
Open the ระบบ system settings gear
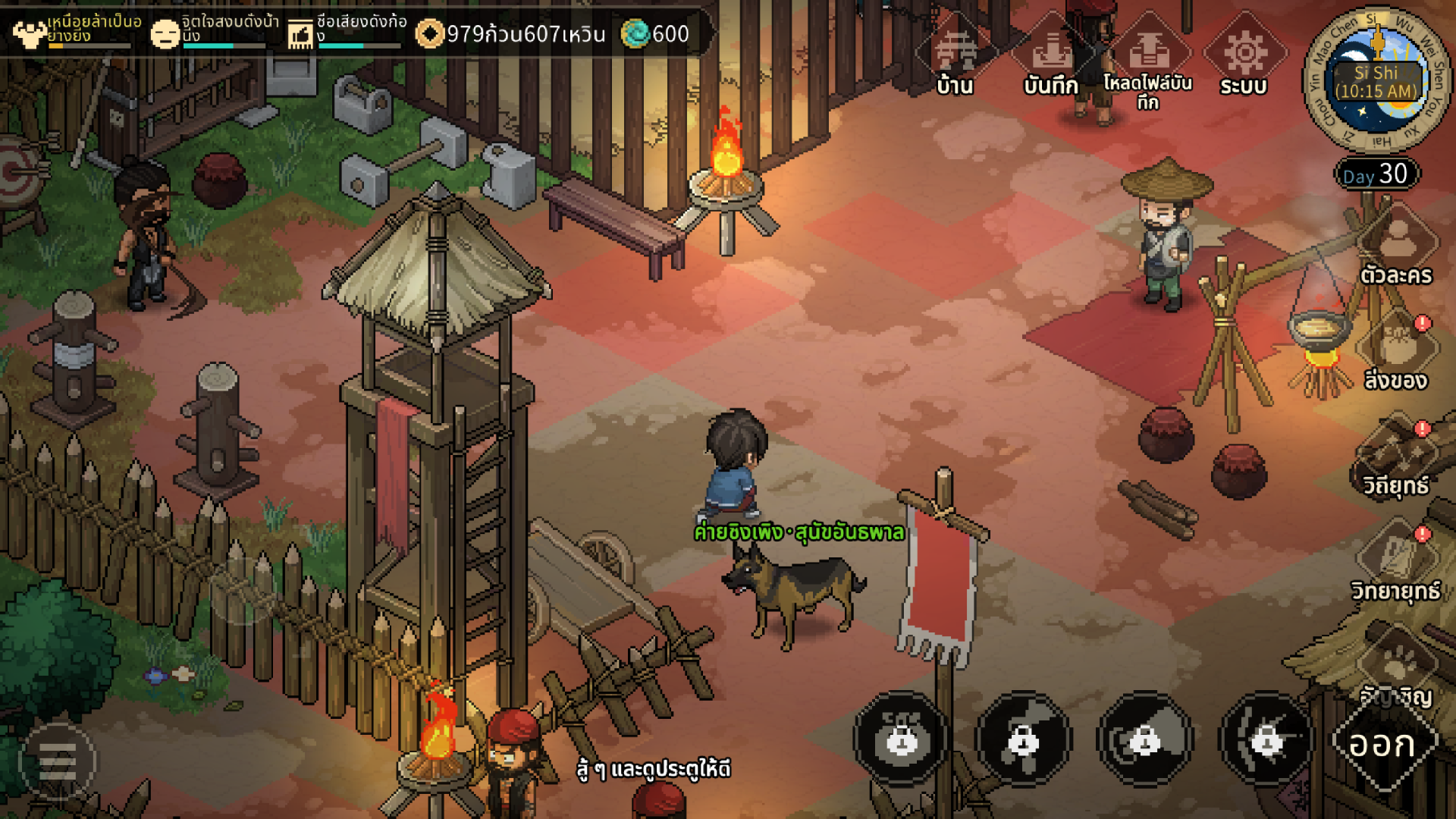tap(1244, 57)
